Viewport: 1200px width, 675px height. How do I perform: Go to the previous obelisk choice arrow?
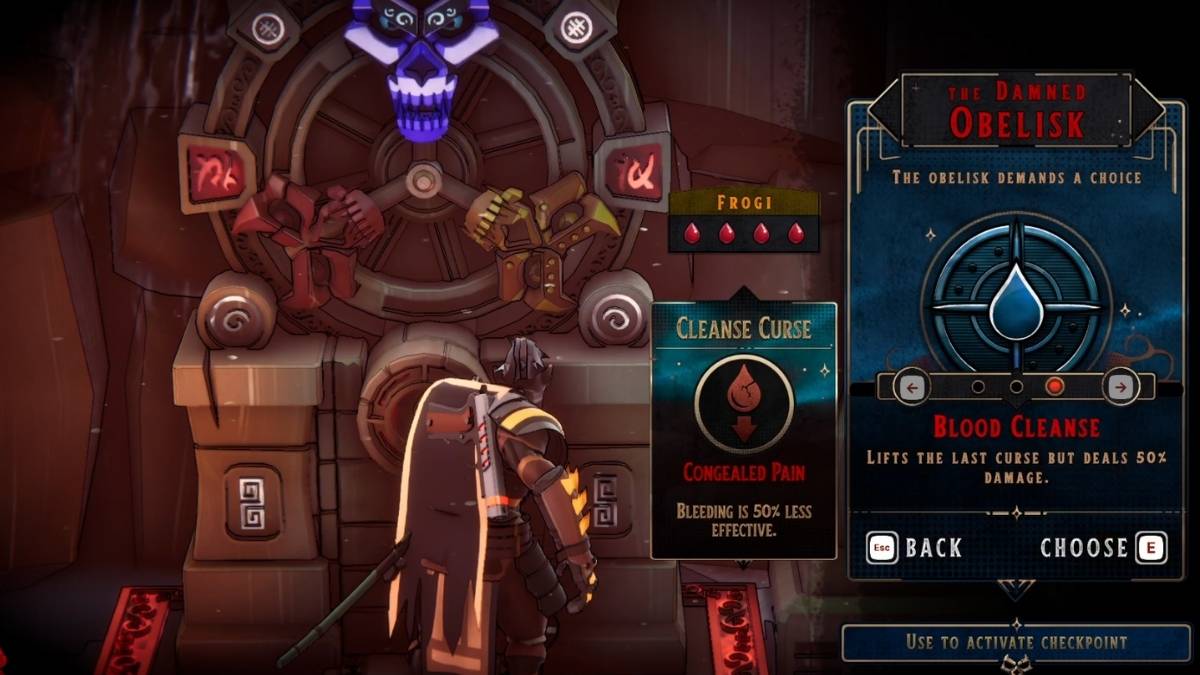911,386
